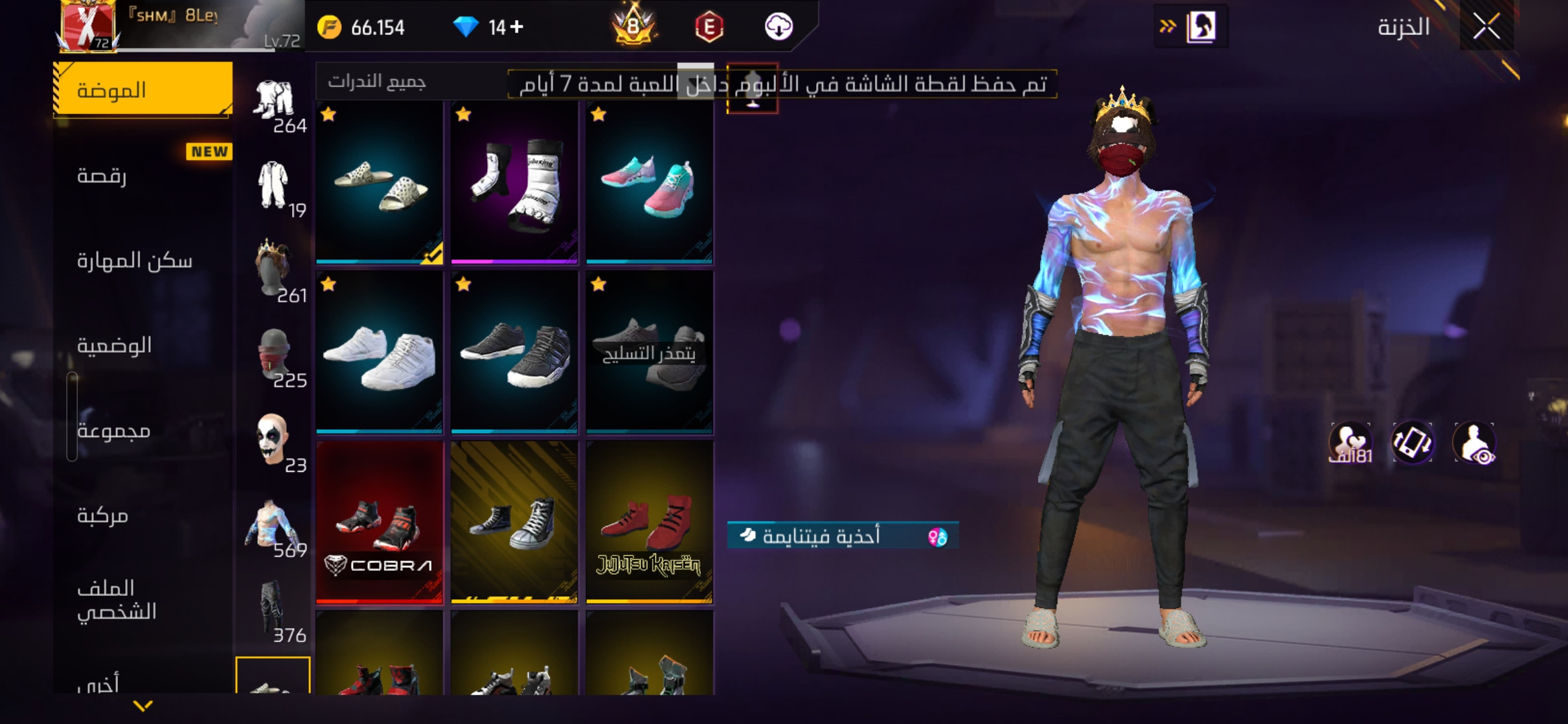Open the جميع الندرات rarity filter
1568x724 pixels.
coord(377,82)
